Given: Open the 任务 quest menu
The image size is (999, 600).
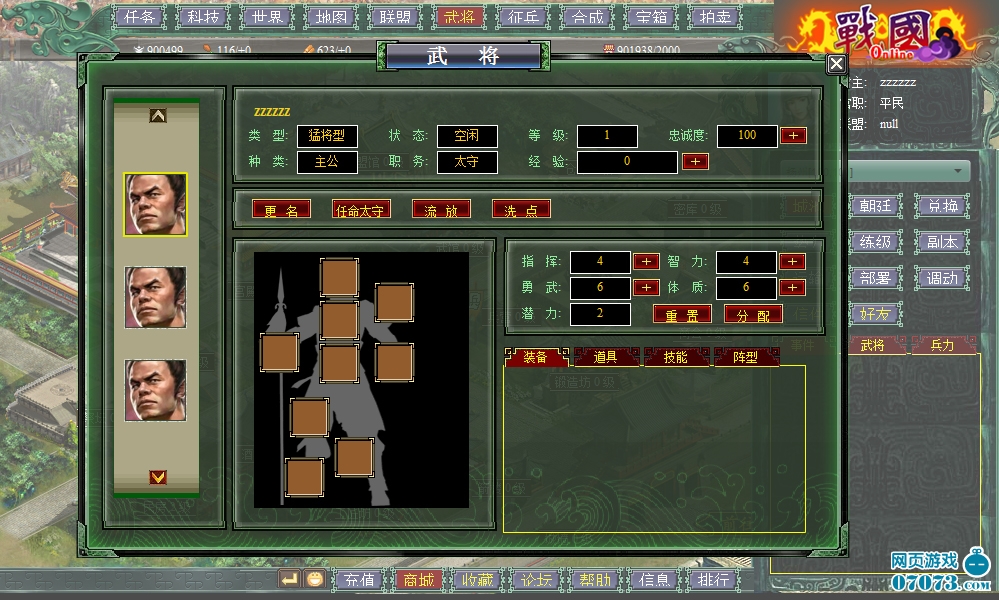Looking at the screenshot, I should coord(139,17).
